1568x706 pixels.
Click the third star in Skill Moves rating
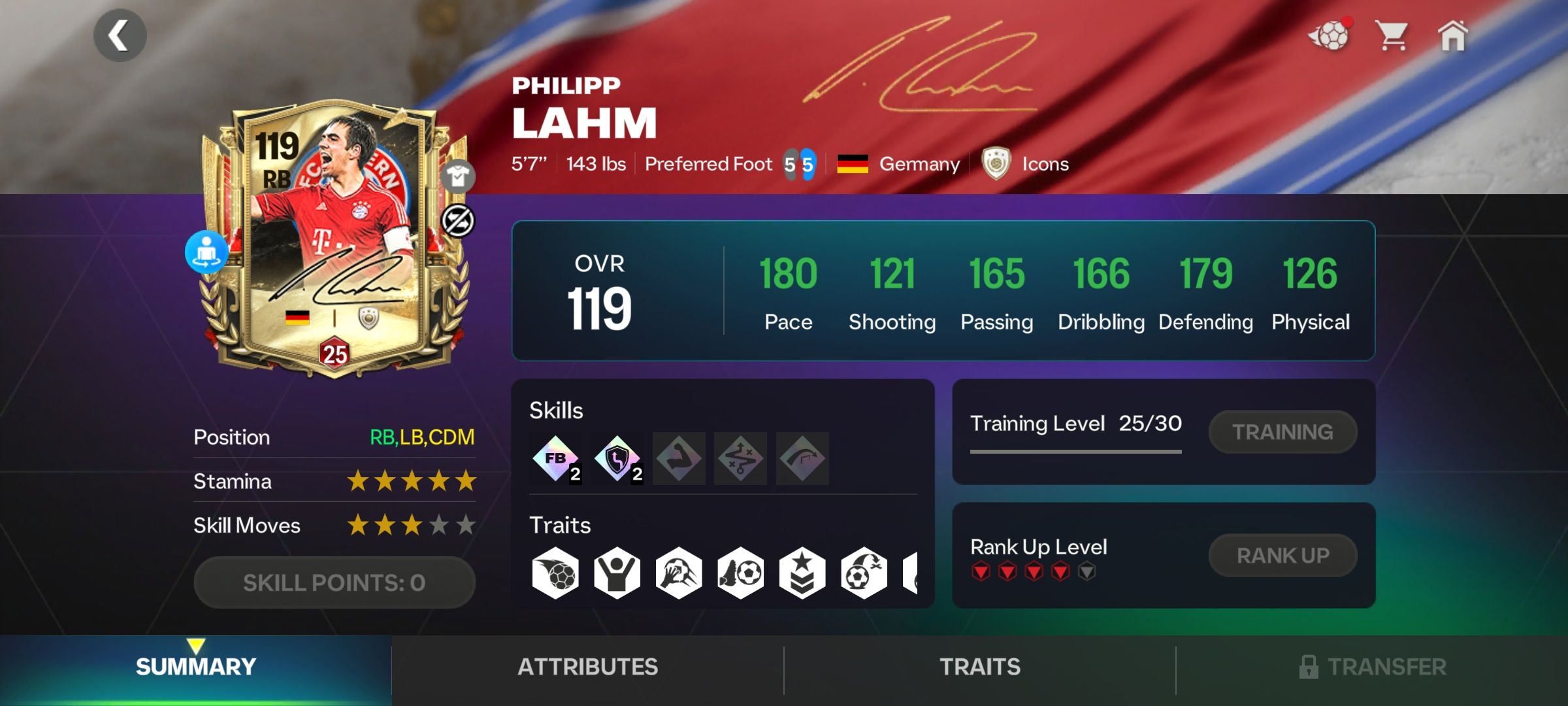pyautogui.click(x=410, y=524)
